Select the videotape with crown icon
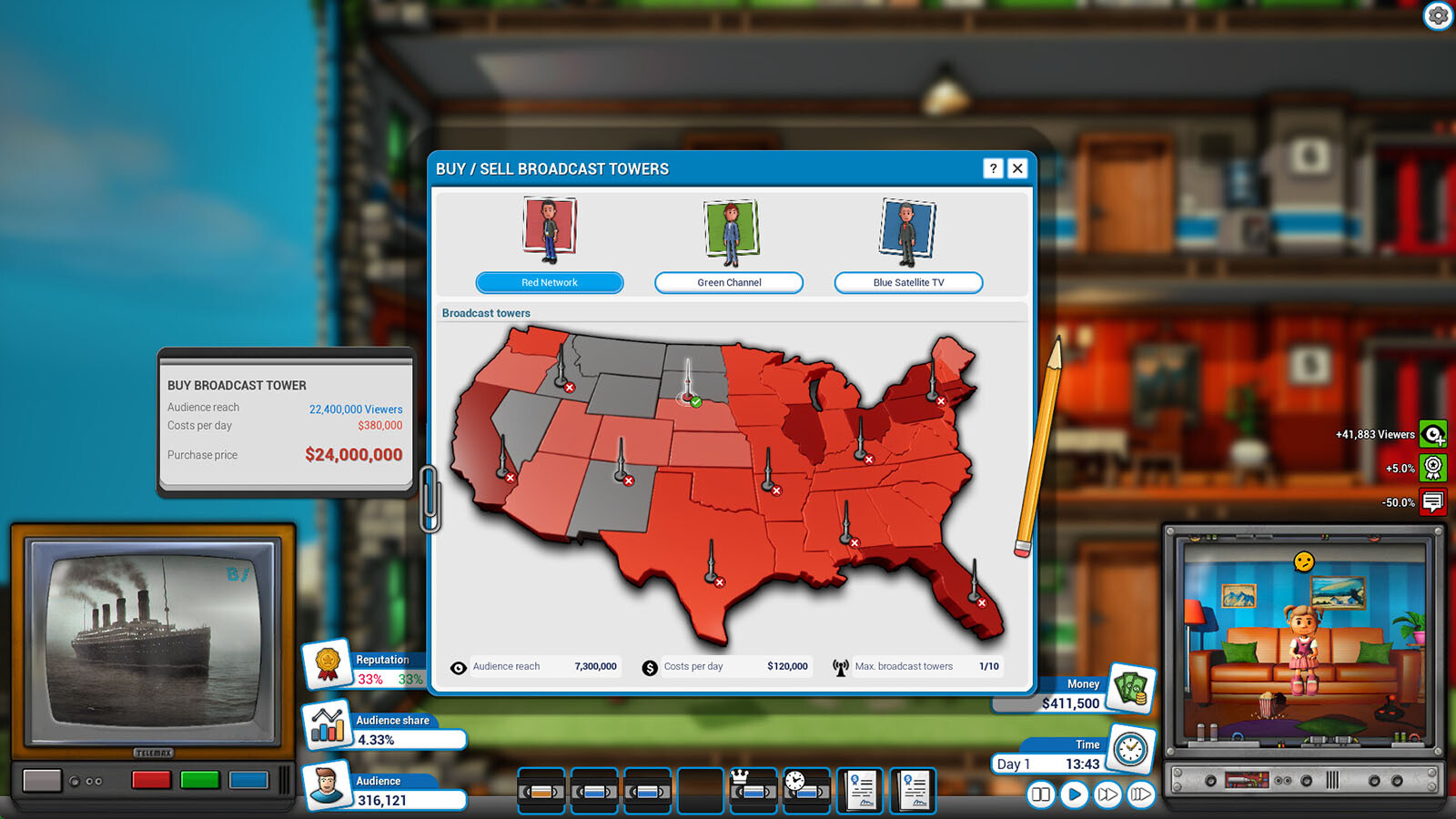The width and height of the screenshot is (1456, 819). [753, 790]
